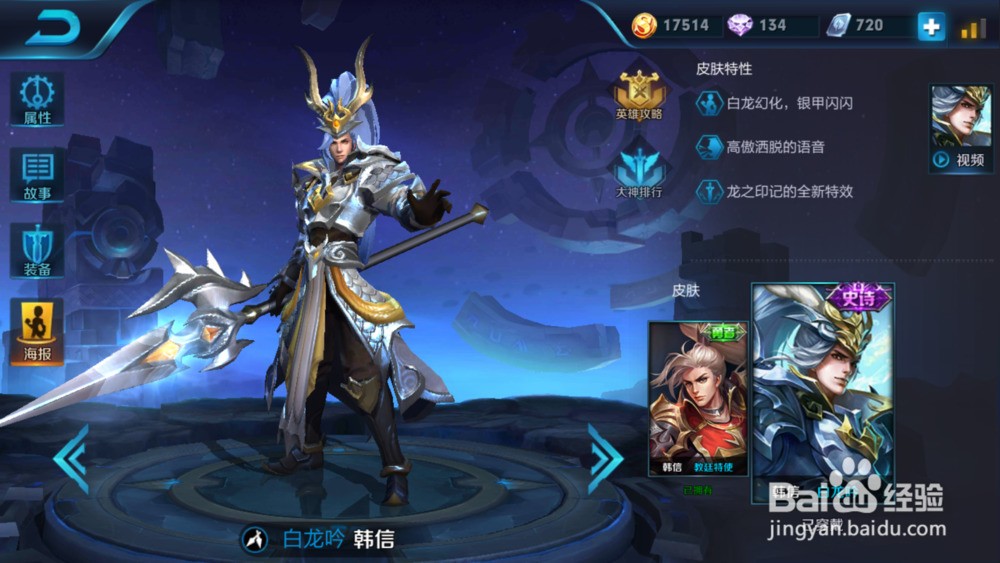1000x563 pixels.
Task: Click the 龙之印记 effect feature icon
Action: tap(709, 191)
